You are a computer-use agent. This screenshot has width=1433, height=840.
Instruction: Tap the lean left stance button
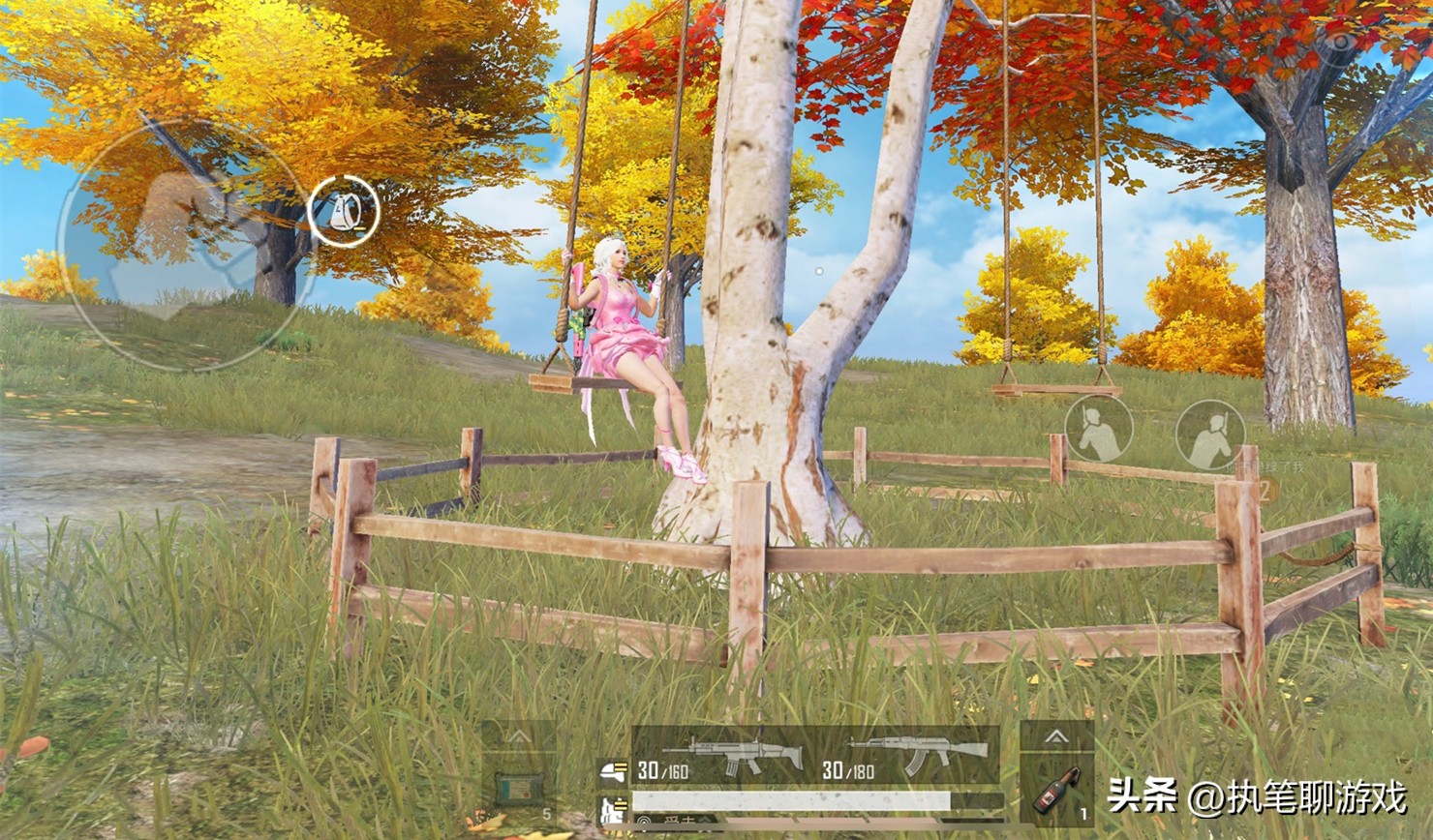[1098, 429]
